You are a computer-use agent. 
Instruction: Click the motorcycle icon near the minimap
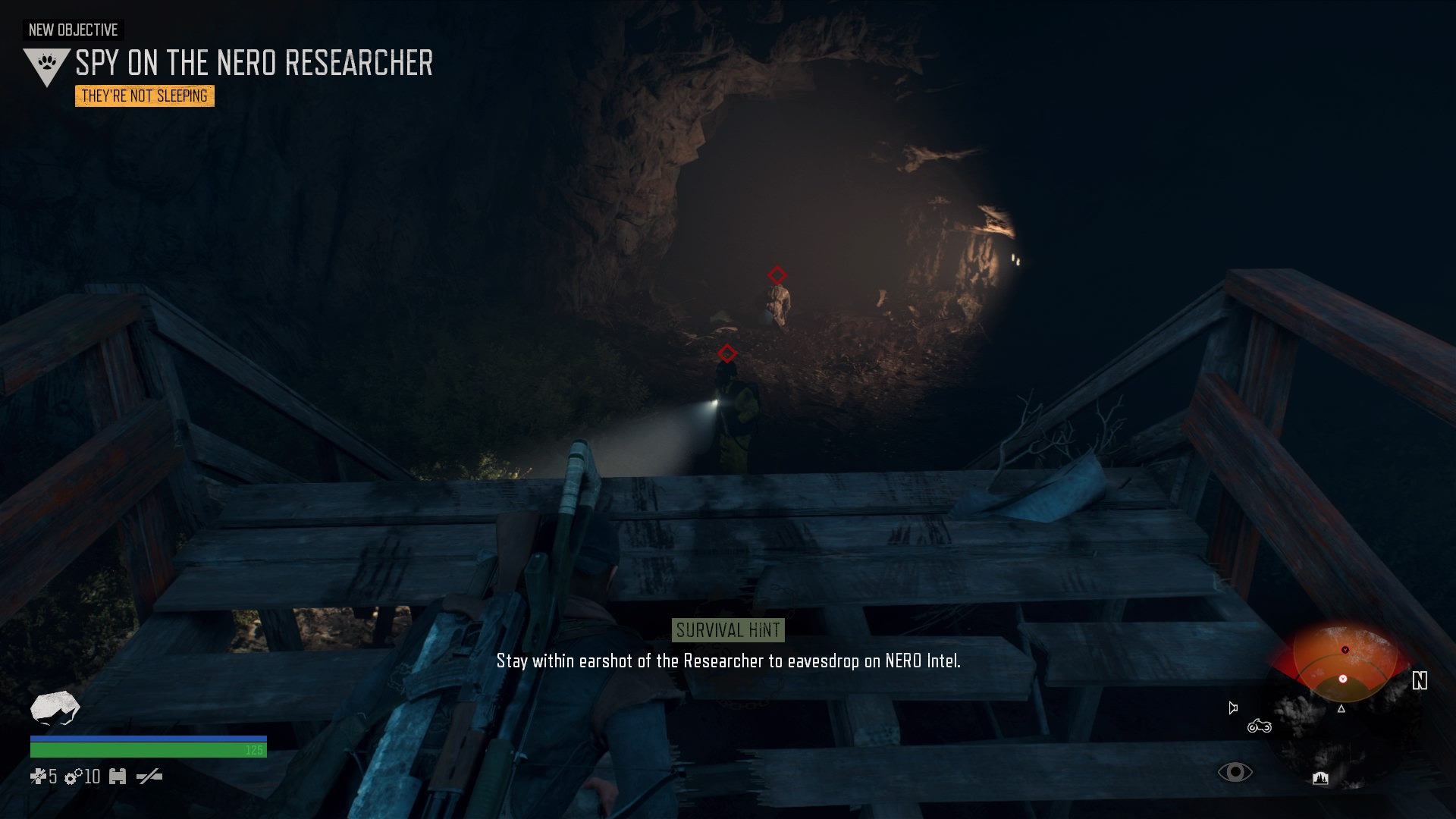click(1259, 726)
